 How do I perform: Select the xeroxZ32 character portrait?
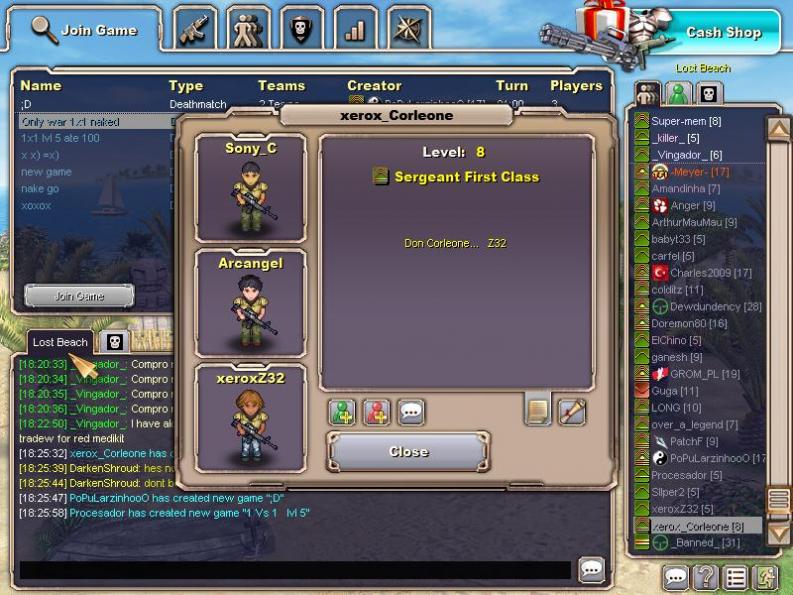tap(250, 417)
